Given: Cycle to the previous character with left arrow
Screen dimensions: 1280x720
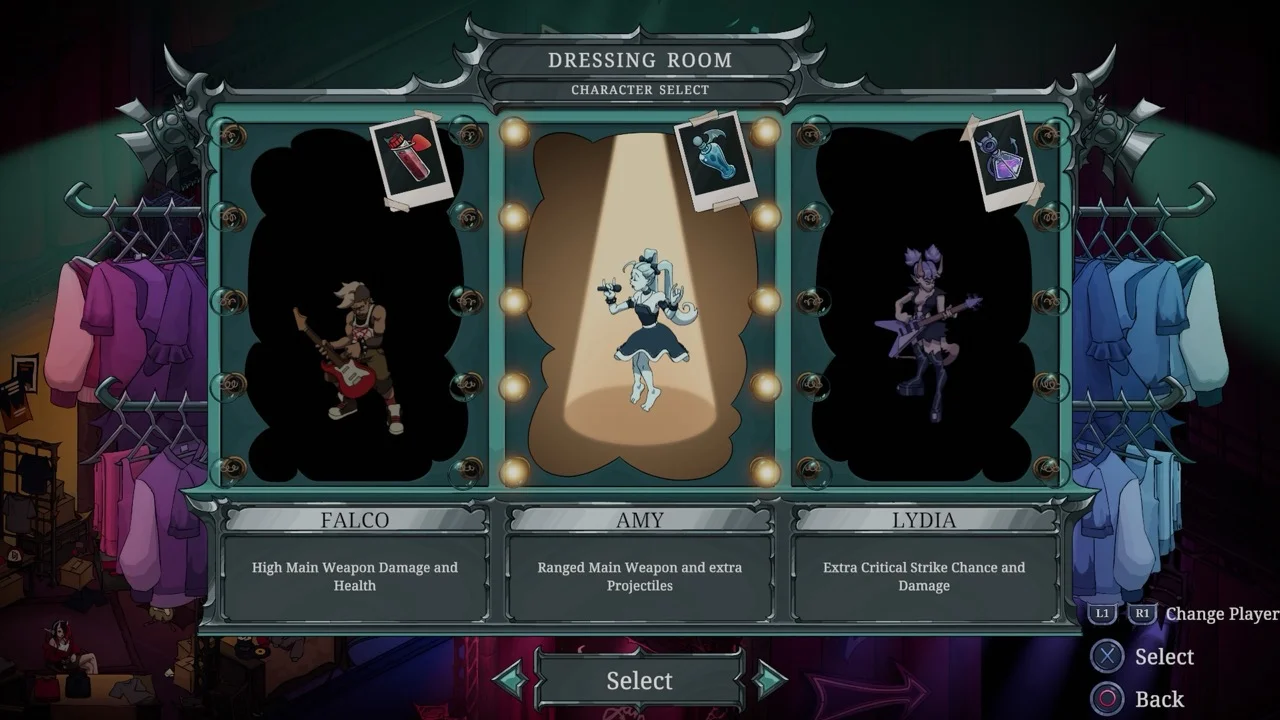Looking at the screenshot, I should pos(511,680).
